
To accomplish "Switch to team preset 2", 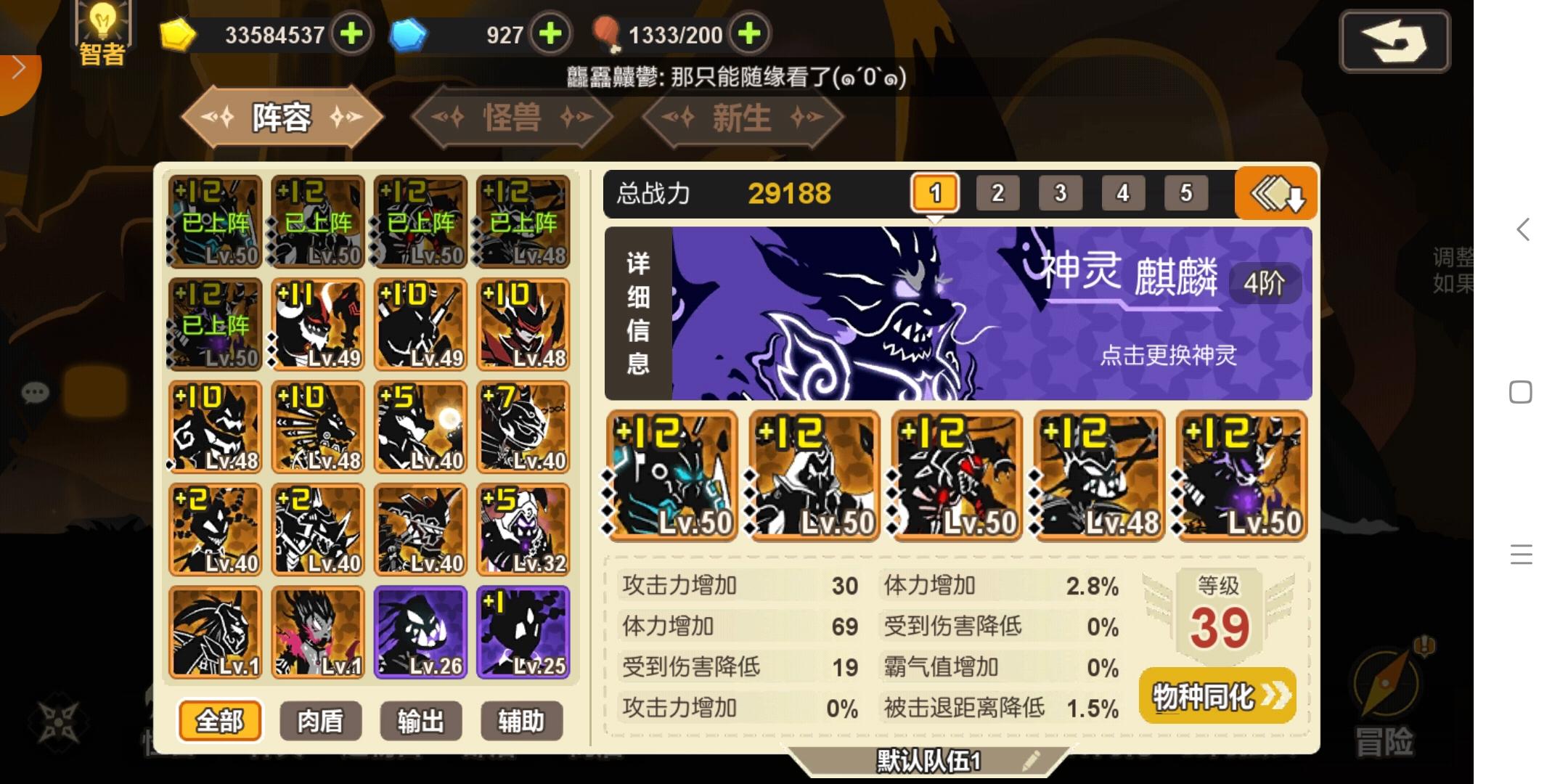I will [x=997, y=193].
